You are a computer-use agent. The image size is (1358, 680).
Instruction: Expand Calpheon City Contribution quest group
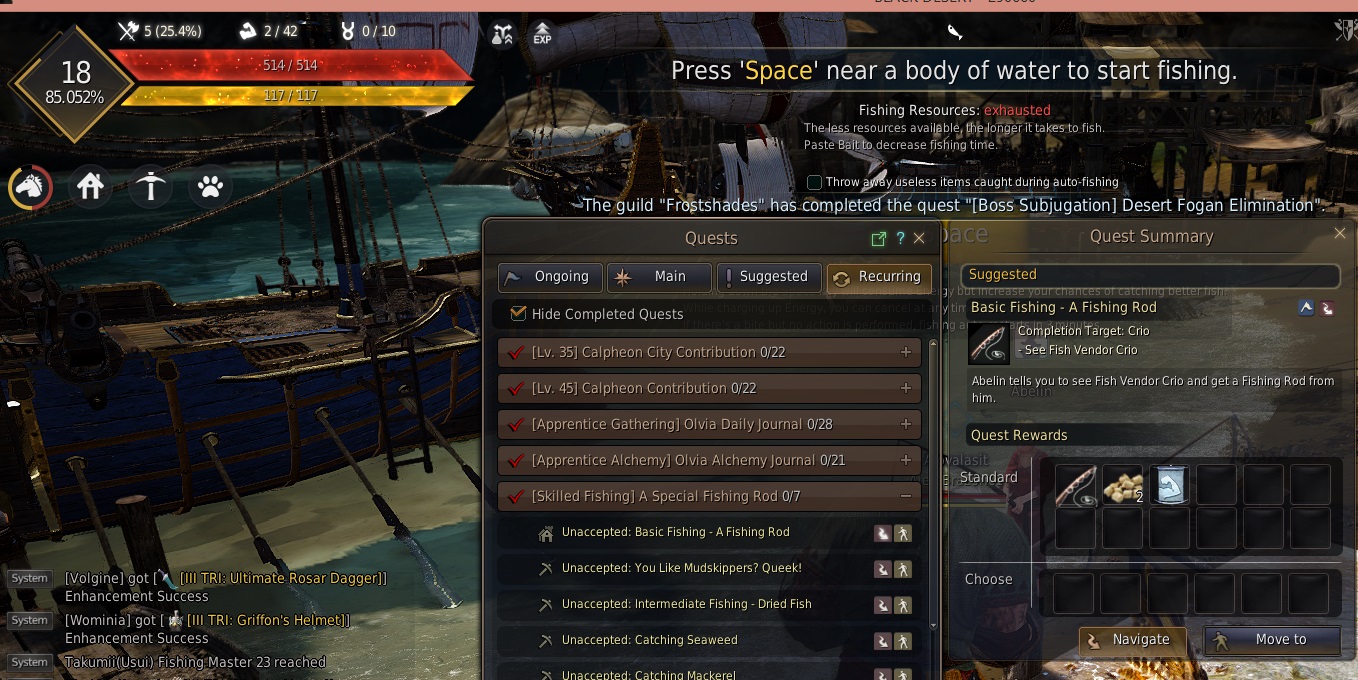(x=905, y=352)
